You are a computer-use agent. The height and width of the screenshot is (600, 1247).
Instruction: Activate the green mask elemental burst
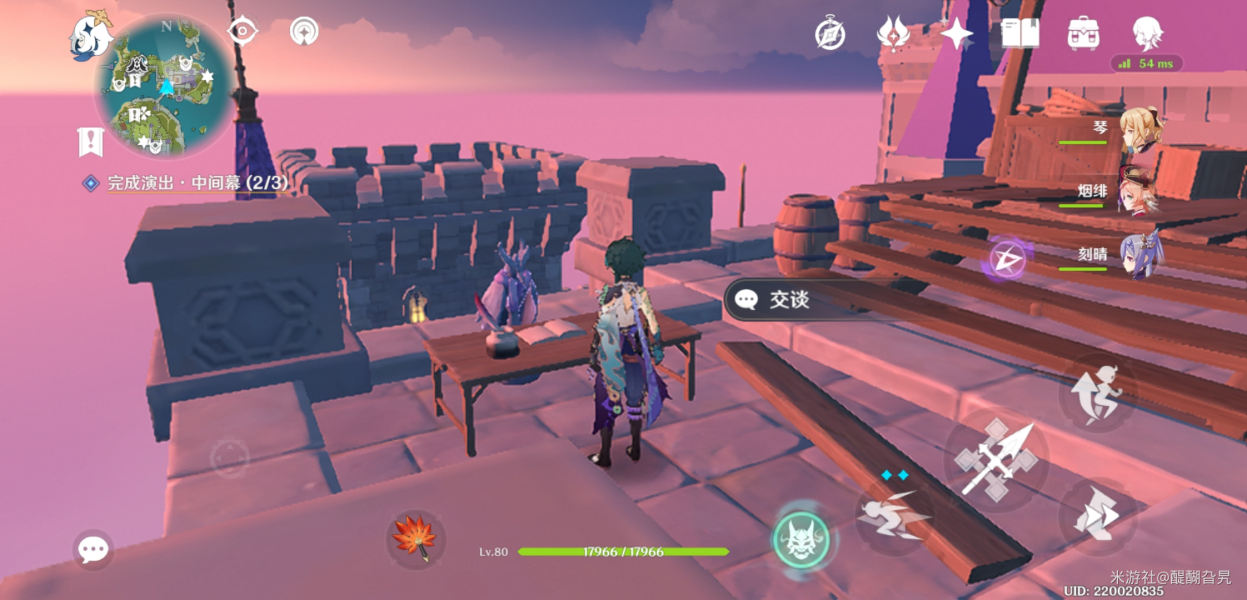[x=801, y=541]
